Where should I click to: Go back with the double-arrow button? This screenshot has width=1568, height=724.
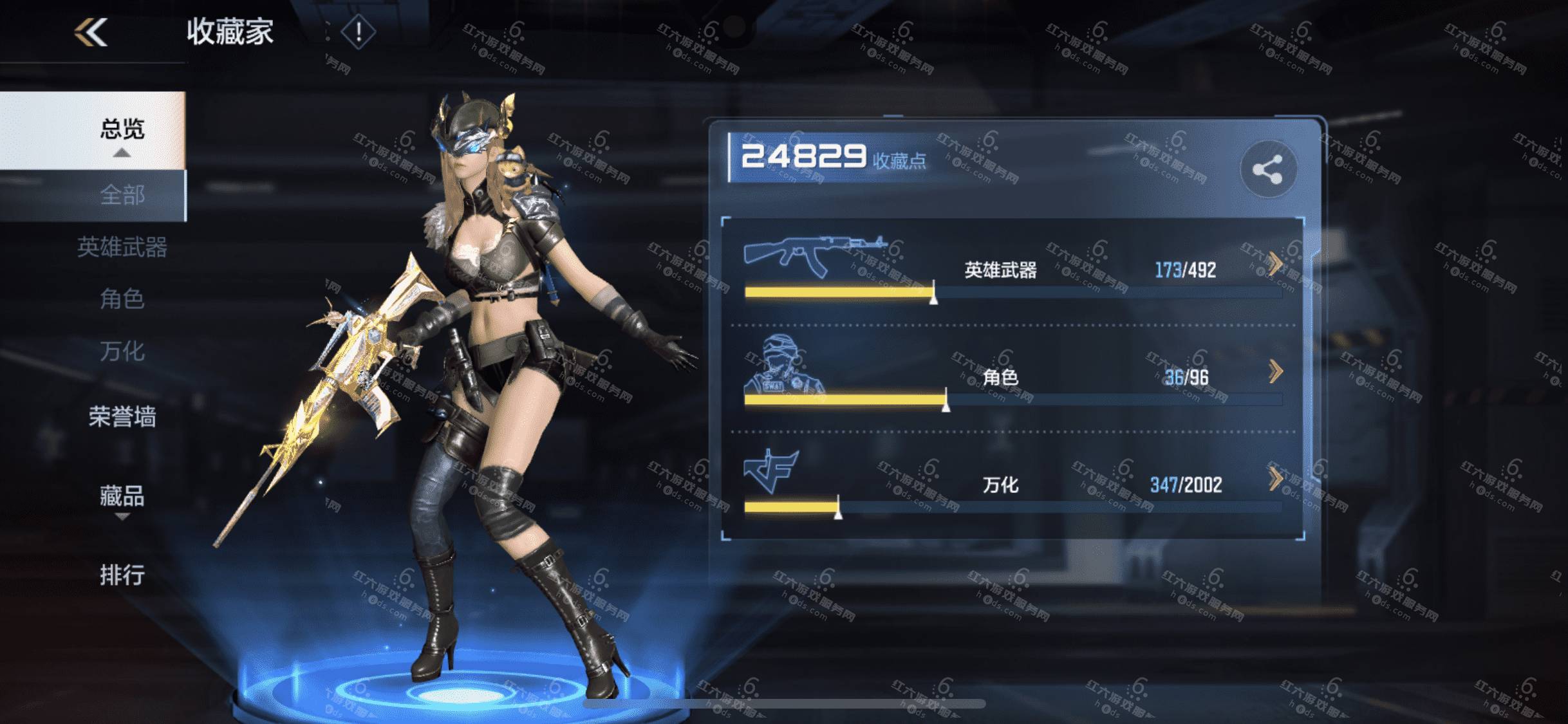tap(91, 32)
